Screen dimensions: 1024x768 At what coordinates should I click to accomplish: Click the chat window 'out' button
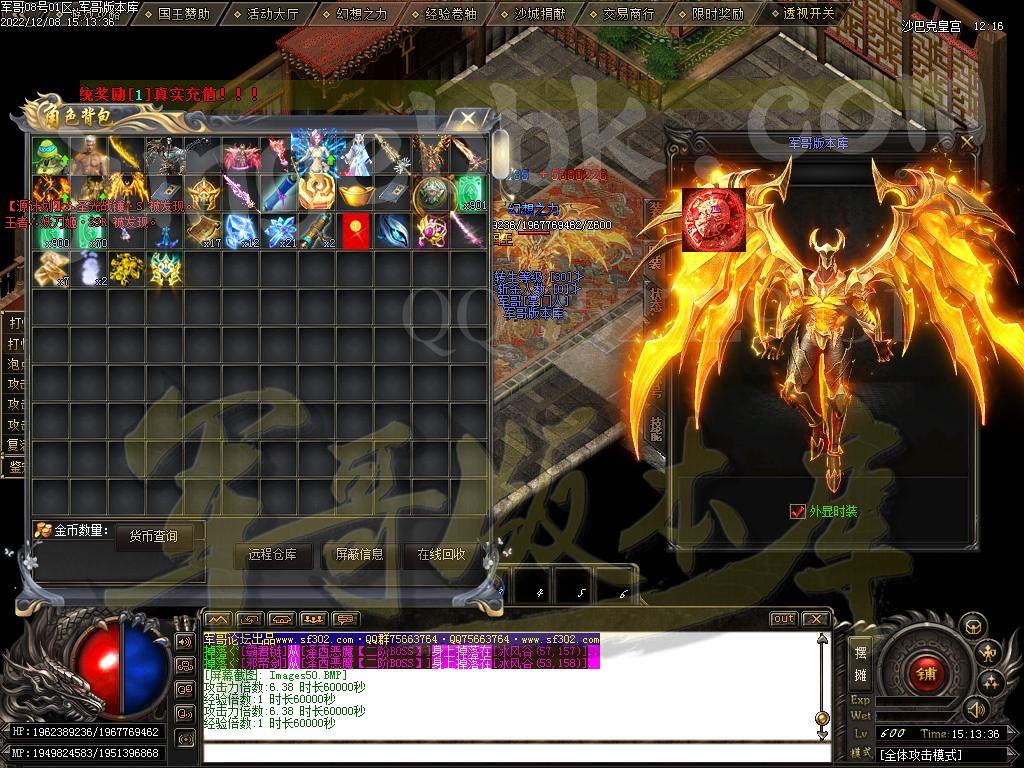(x=783, y=619)
